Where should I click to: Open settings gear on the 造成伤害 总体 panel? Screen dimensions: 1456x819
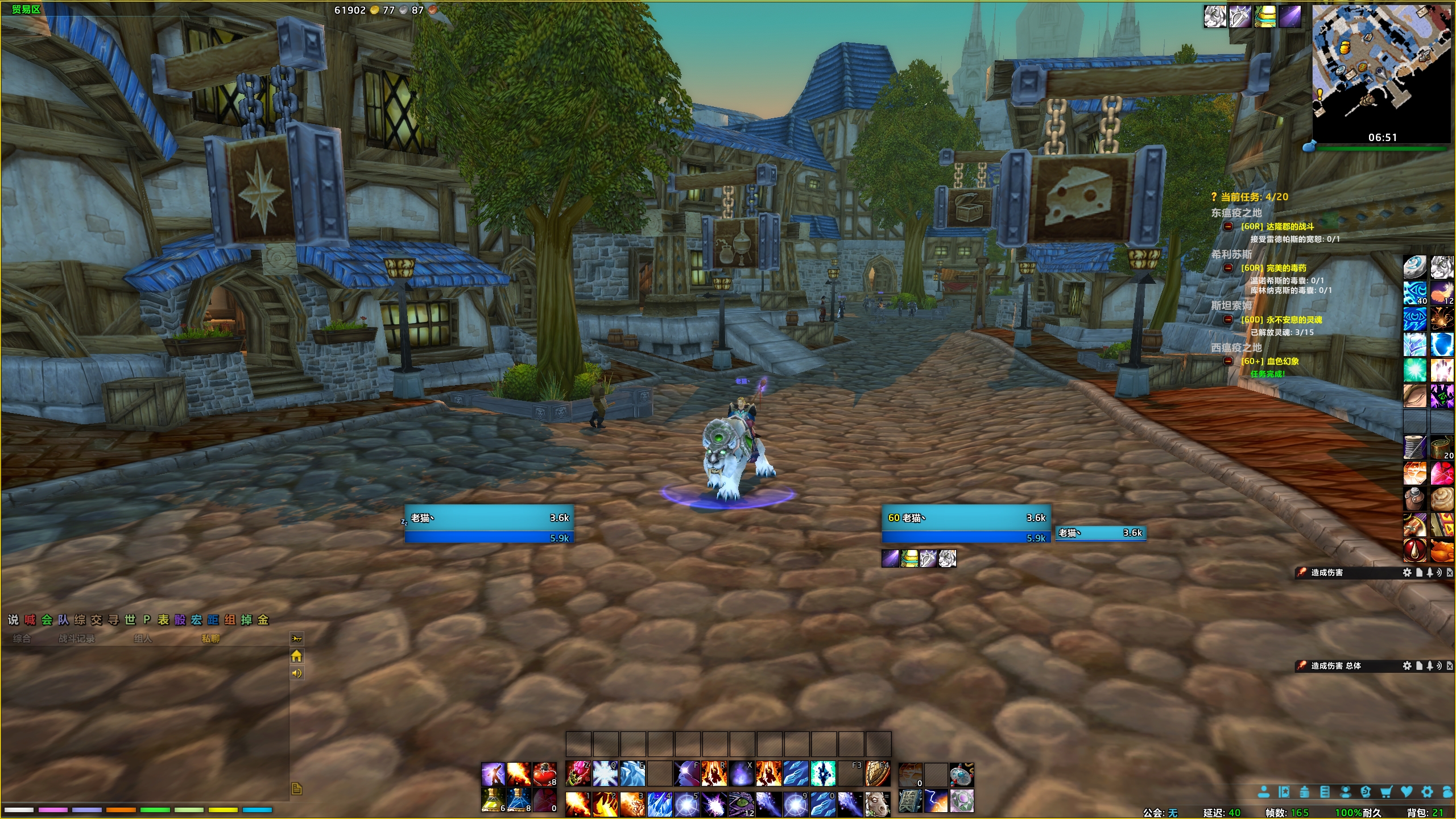click(1407, 665)
